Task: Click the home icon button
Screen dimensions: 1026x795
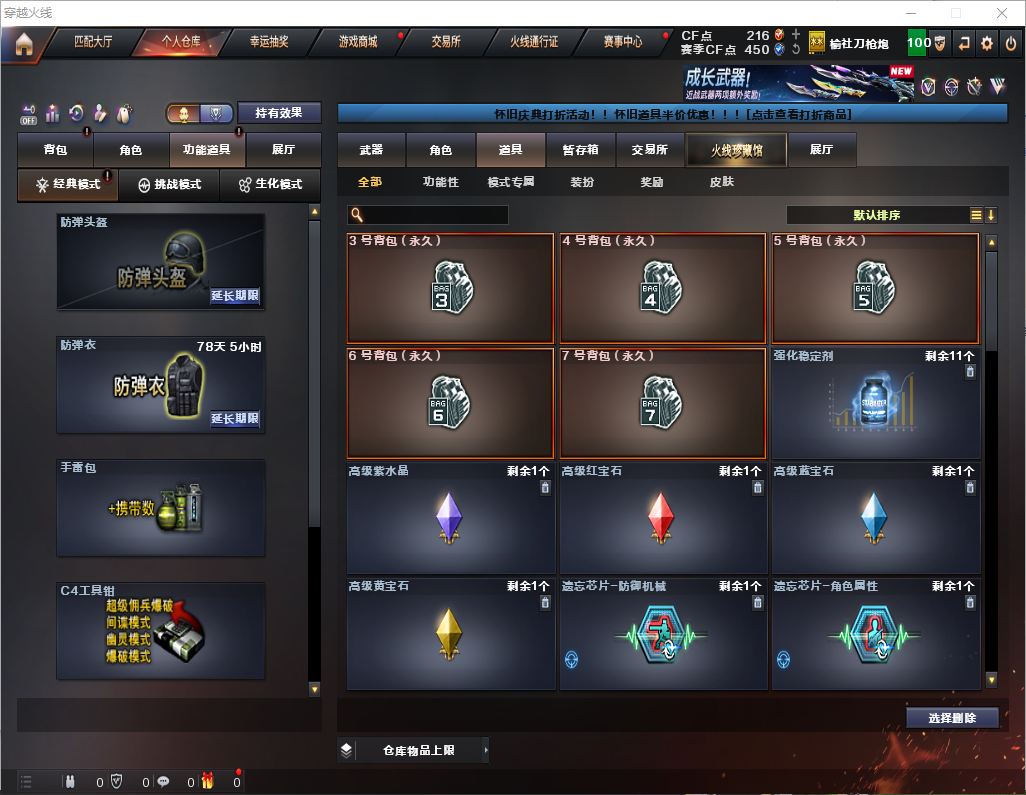Action: (x=24, y=44)
